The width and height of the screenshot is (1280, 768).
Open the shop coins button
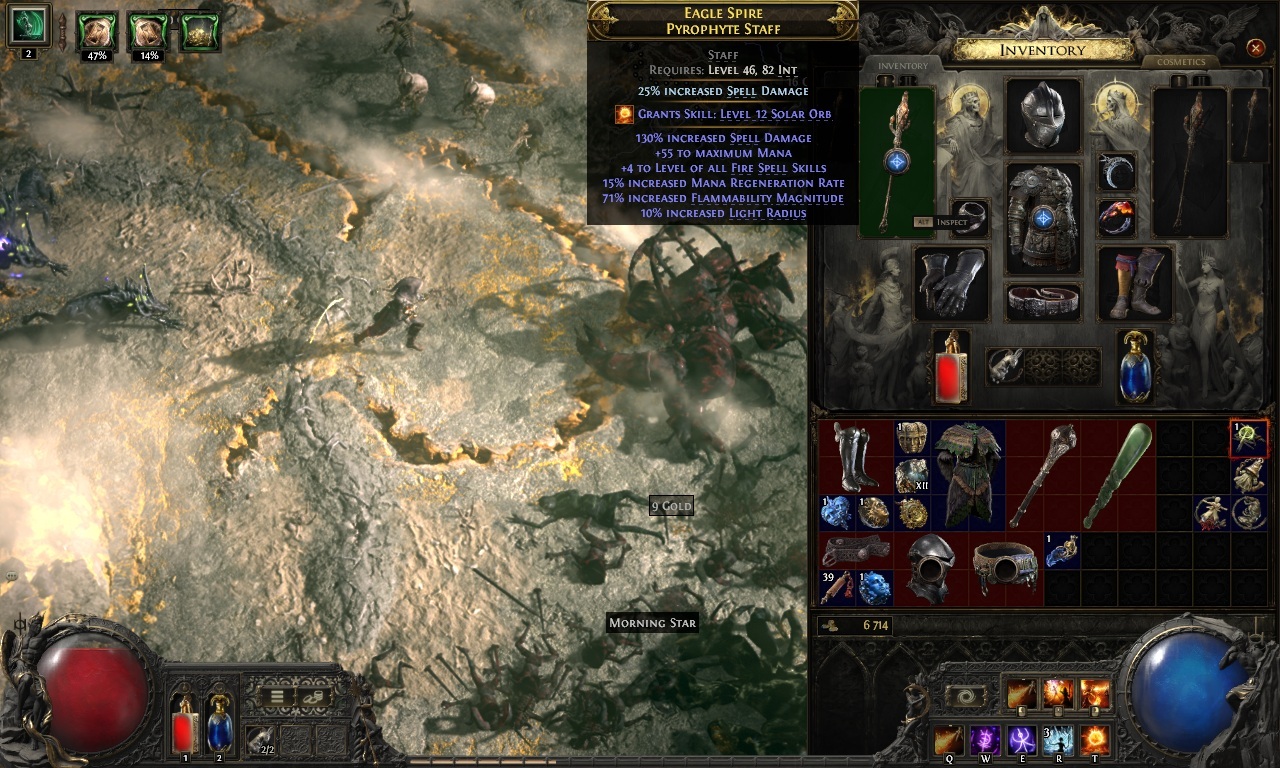[313, 697]
